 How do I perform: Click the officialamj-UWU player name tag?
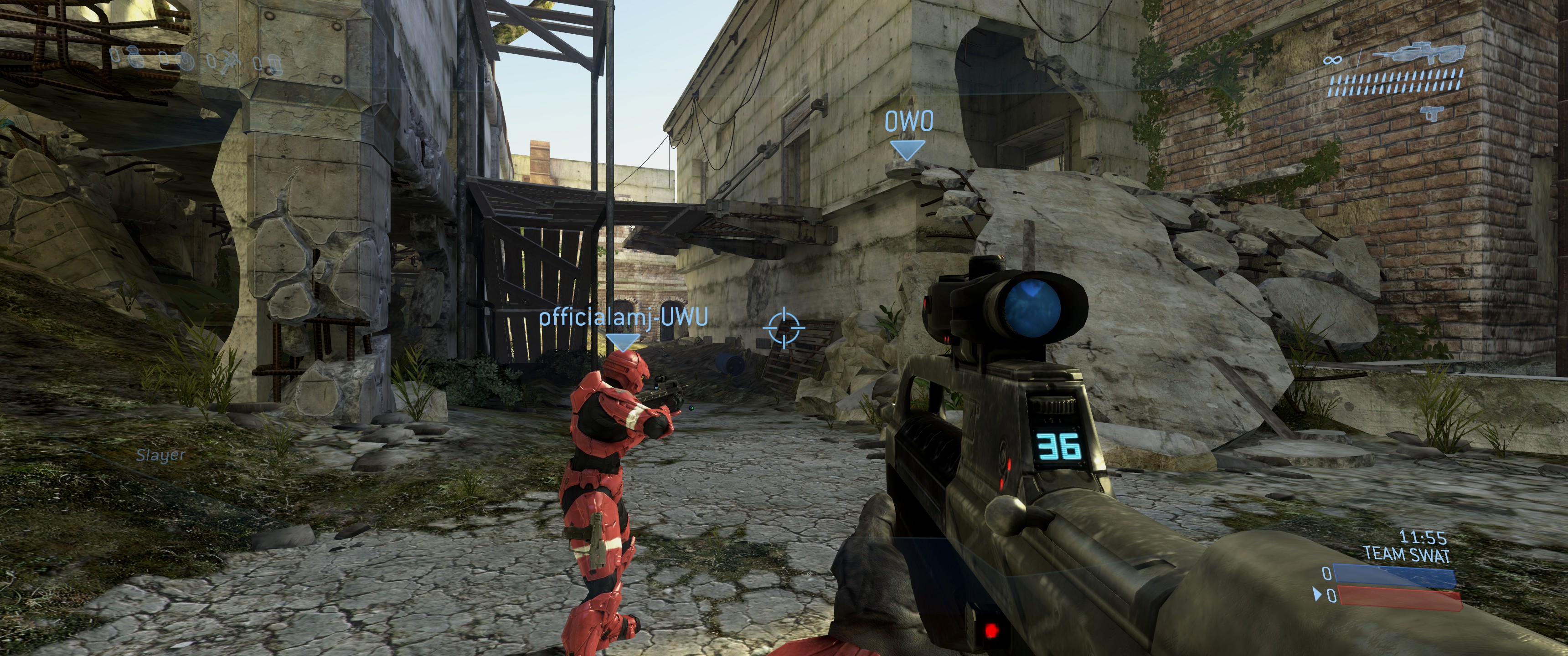point(623,317)
